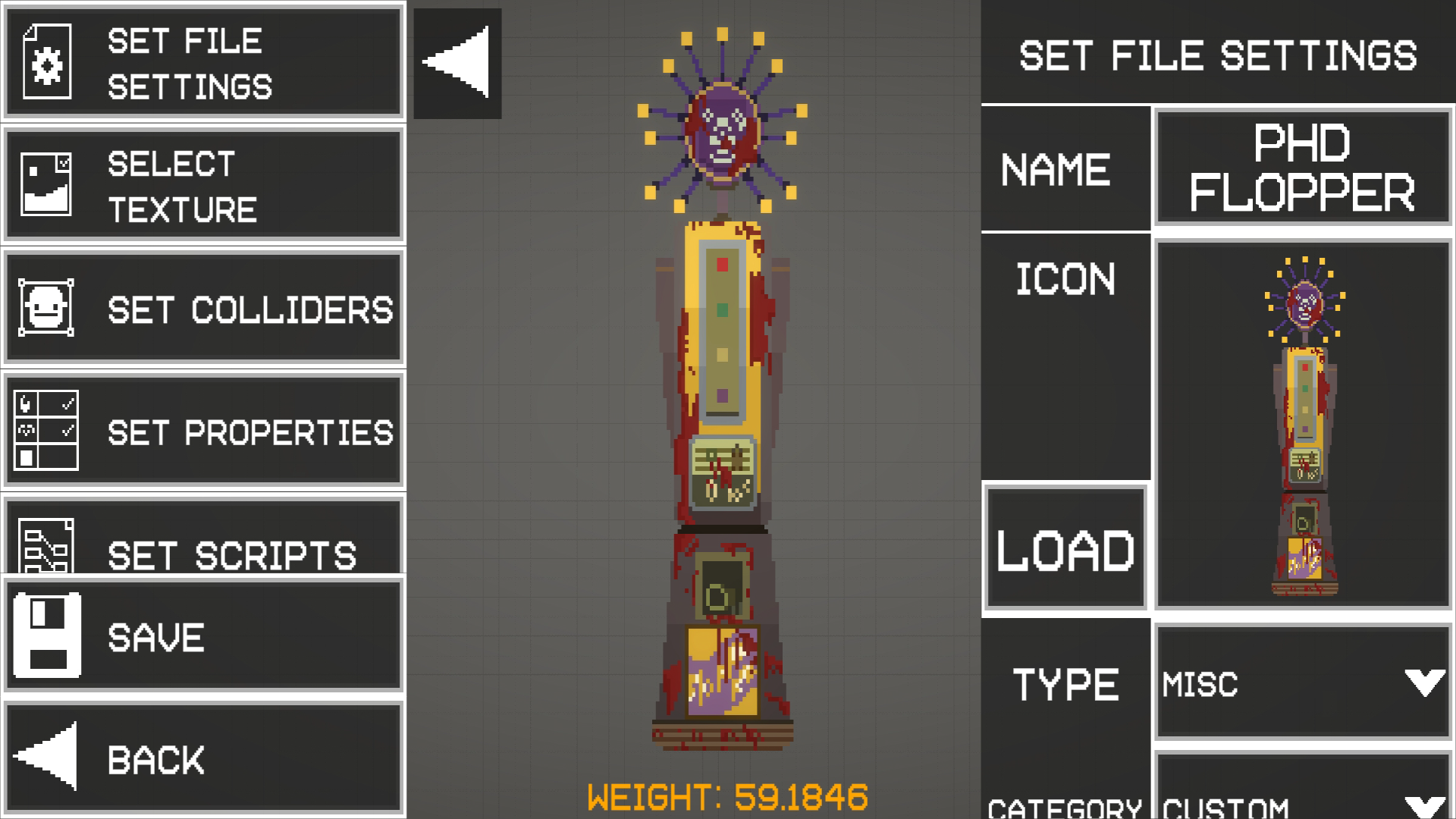Click the orange WEIGHT value readout

(726, 795)
